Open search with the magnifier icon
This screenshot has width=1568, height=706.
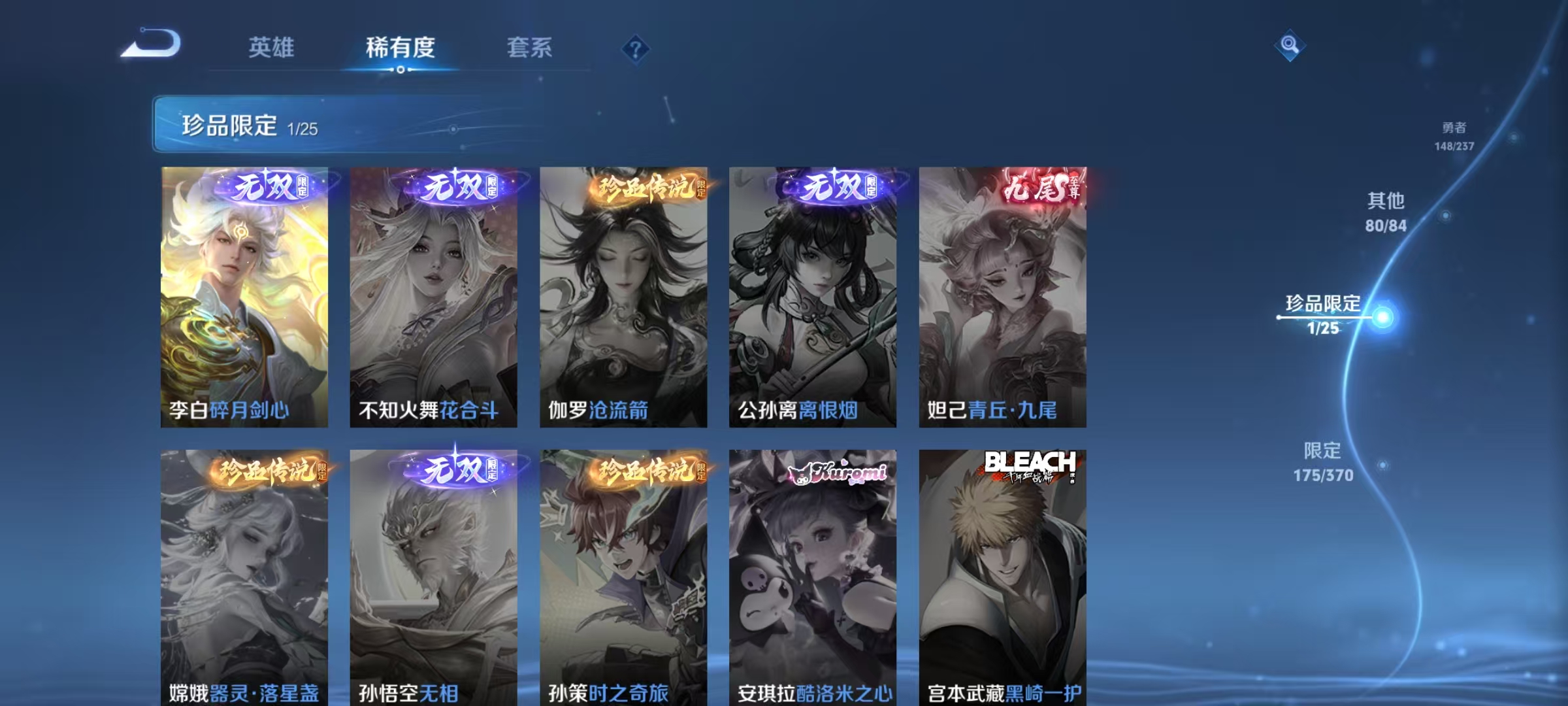(x=1289, y=44)
